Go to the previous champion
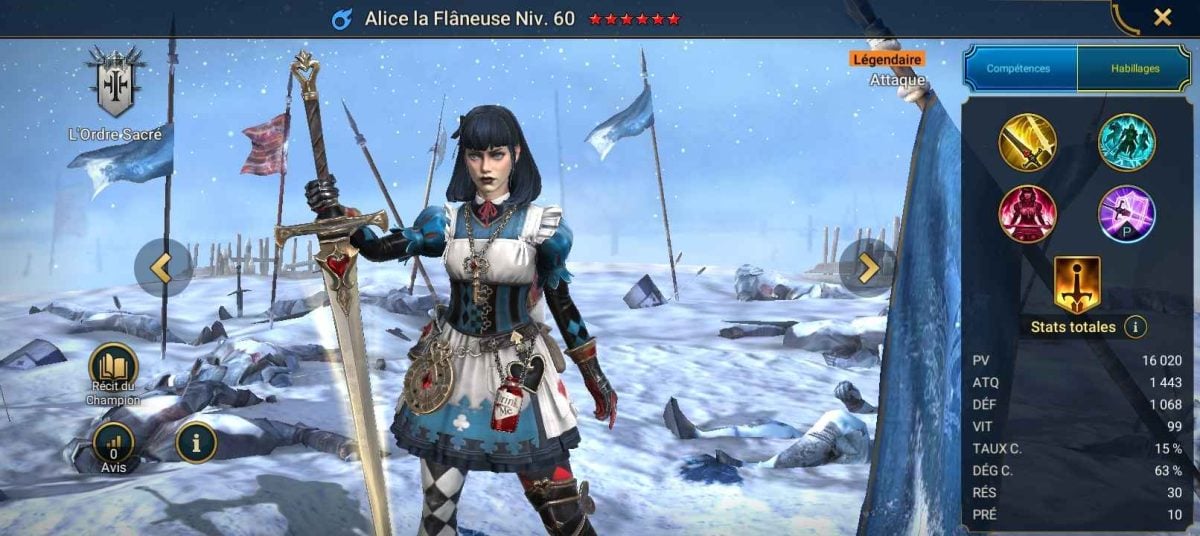 pyautogui.click(x=162, y=267)
